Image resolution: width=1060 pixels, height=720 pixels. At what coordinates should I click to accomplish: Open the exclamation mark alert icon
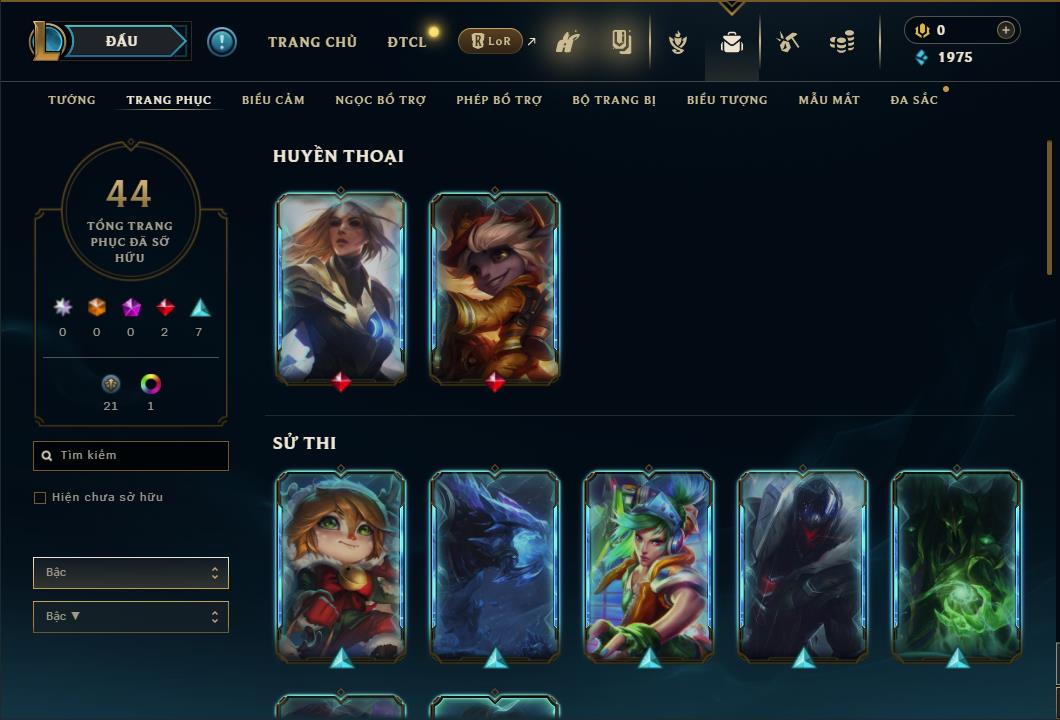tap(222, 41)
